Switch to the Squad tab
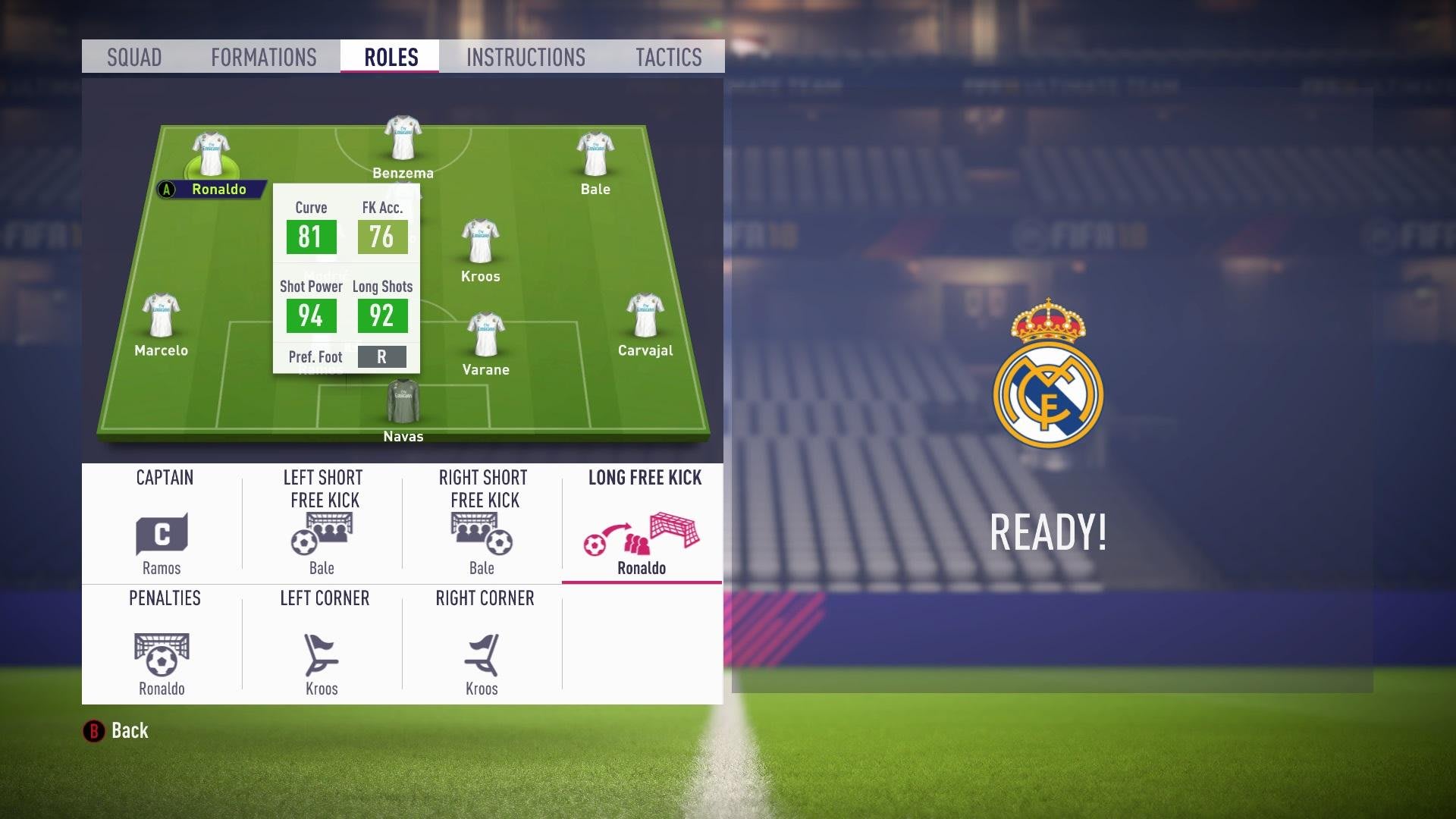1456x819 pixels. coord(134,57)
